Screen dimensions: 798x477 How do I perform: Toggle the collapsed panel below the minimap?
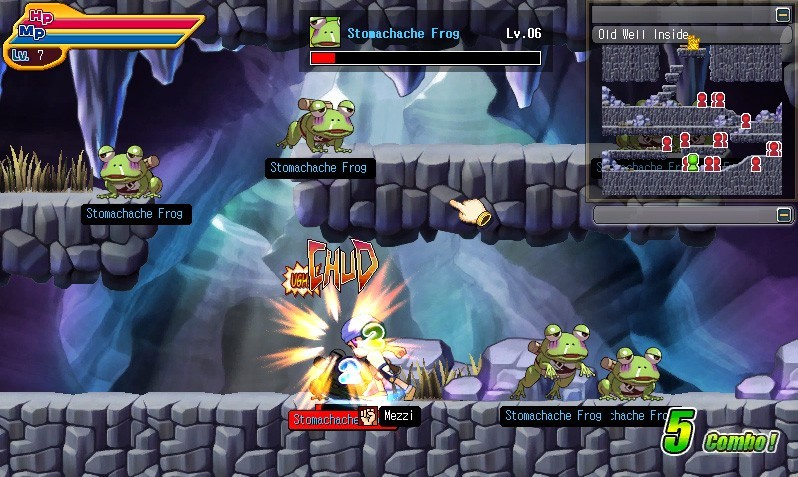point(782,215)
